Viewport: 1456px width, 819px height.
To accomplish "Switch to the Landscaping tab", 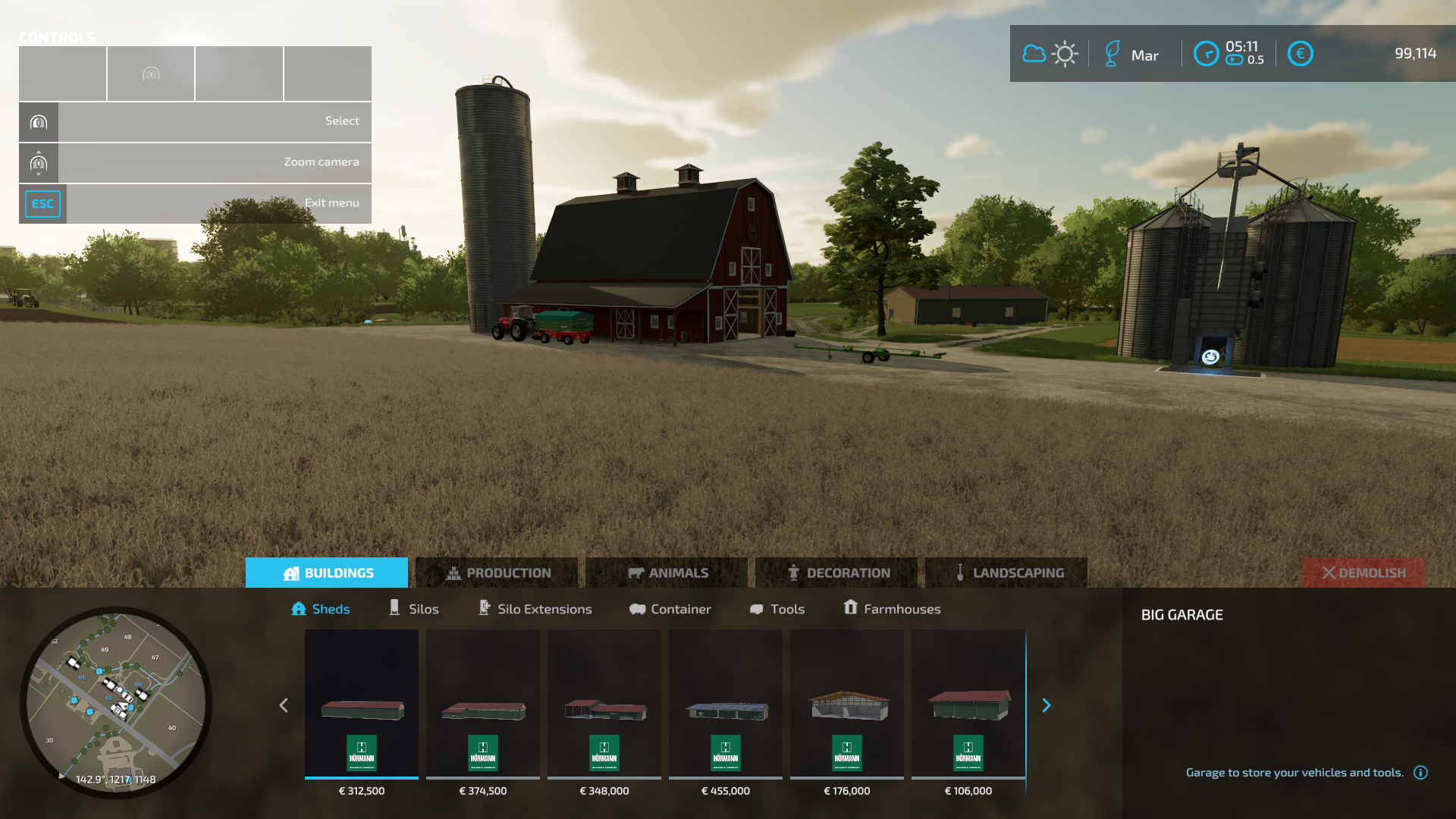I will (1007, 573).
